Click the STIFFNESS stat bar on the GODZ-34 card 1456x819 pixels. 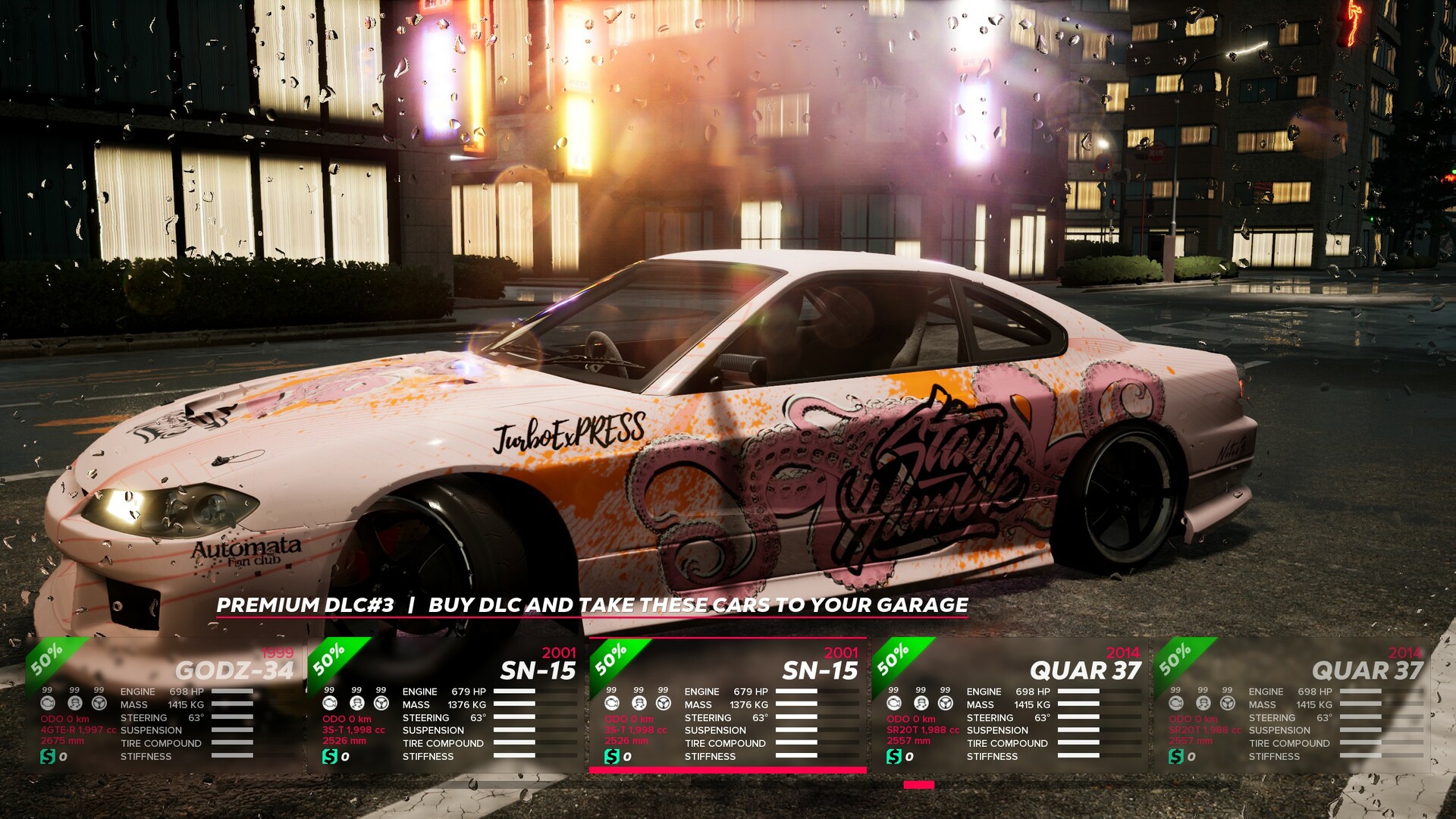coord(231,756)
